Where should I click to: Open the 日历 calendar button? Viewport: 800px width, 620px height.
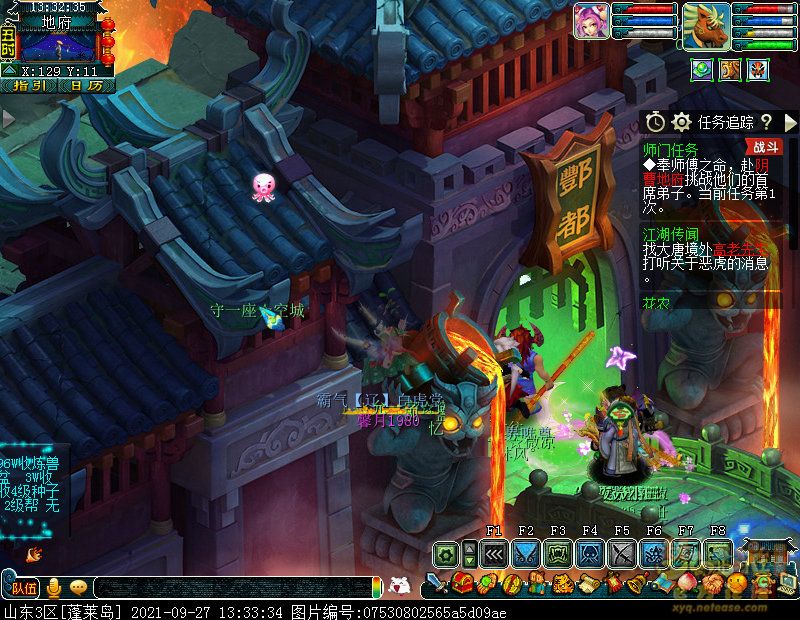tap(86, 86)
